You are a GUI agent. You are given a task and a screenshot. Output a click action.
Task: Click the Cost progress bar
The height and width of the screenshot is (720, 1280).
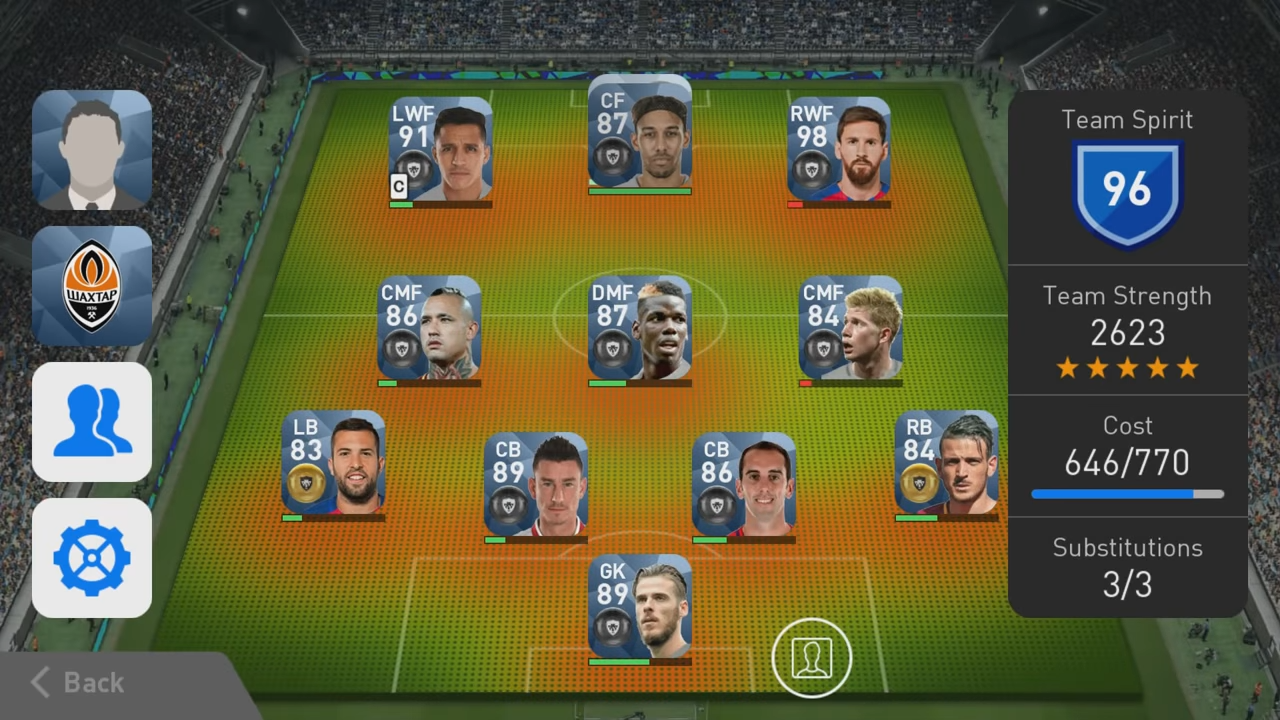click(1127, 493)
